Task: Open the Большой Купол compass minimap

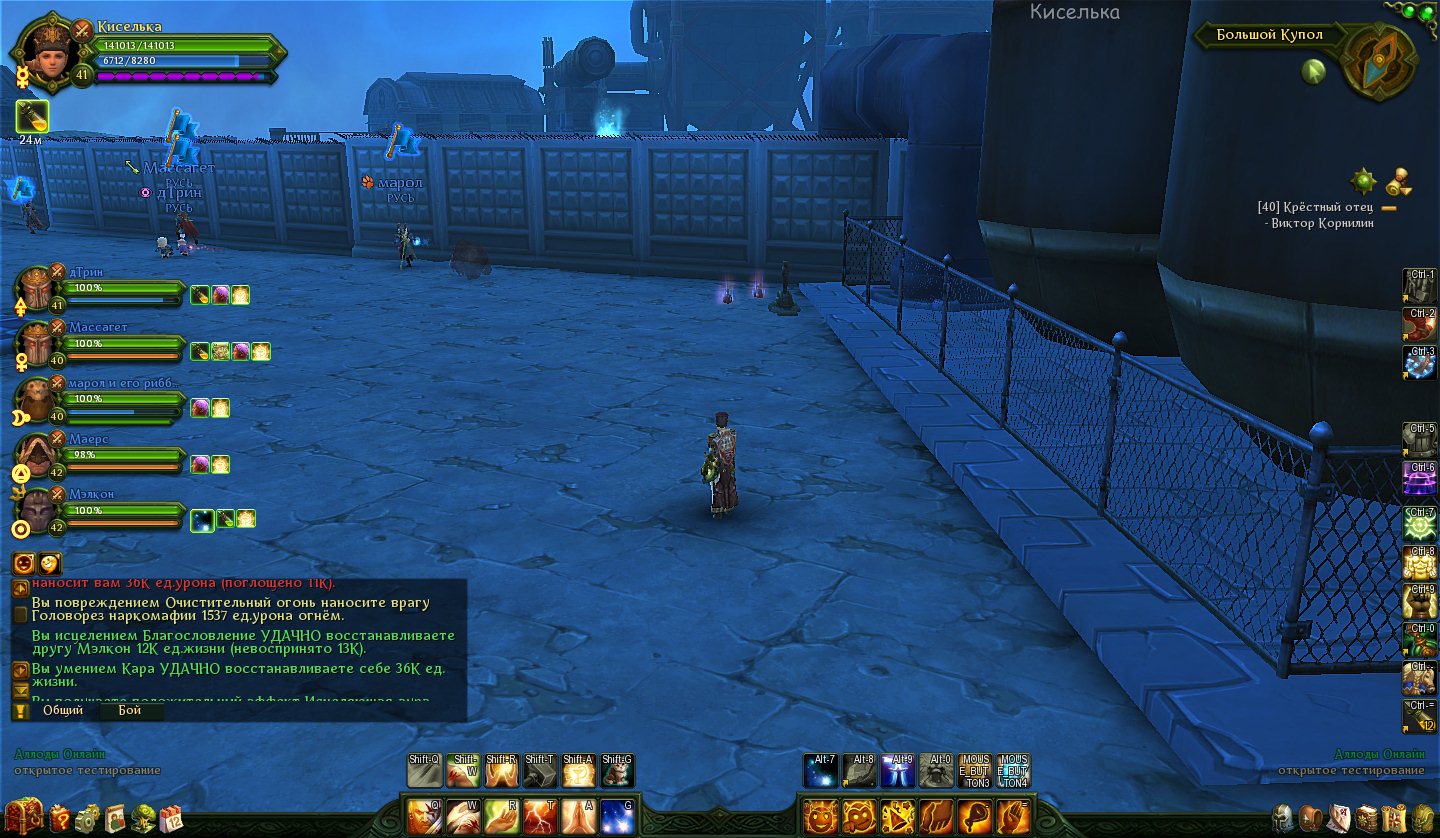Action: tap(1379, 60)
